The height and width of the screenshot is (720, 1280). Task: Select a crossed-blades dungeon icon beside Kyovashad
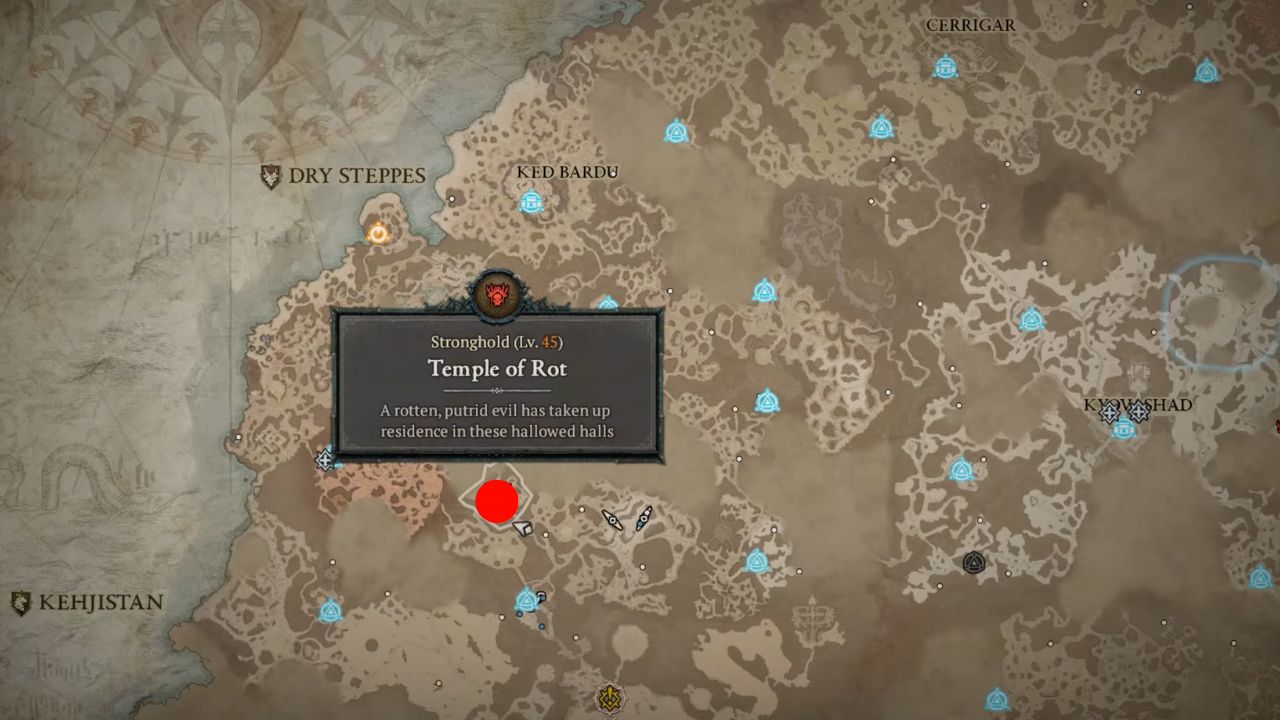pos(1110,412)
